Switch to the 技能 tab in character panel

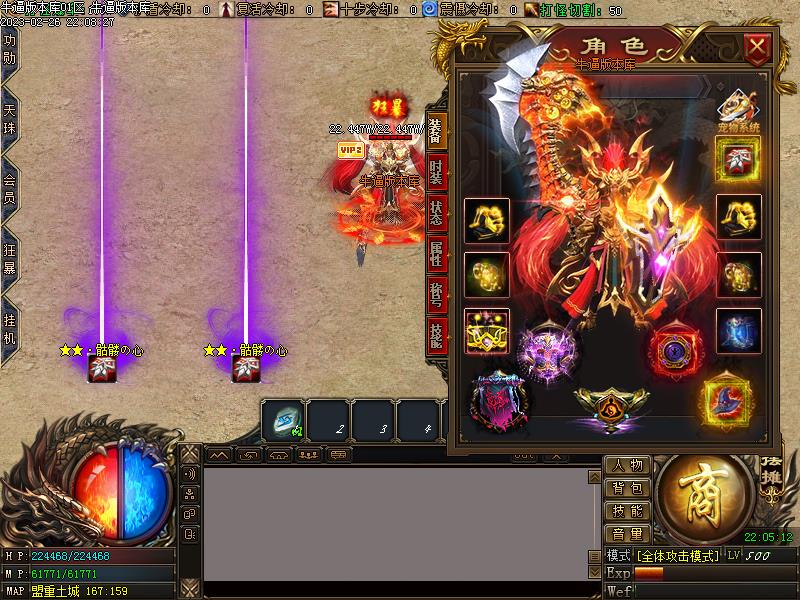(436, 336)
